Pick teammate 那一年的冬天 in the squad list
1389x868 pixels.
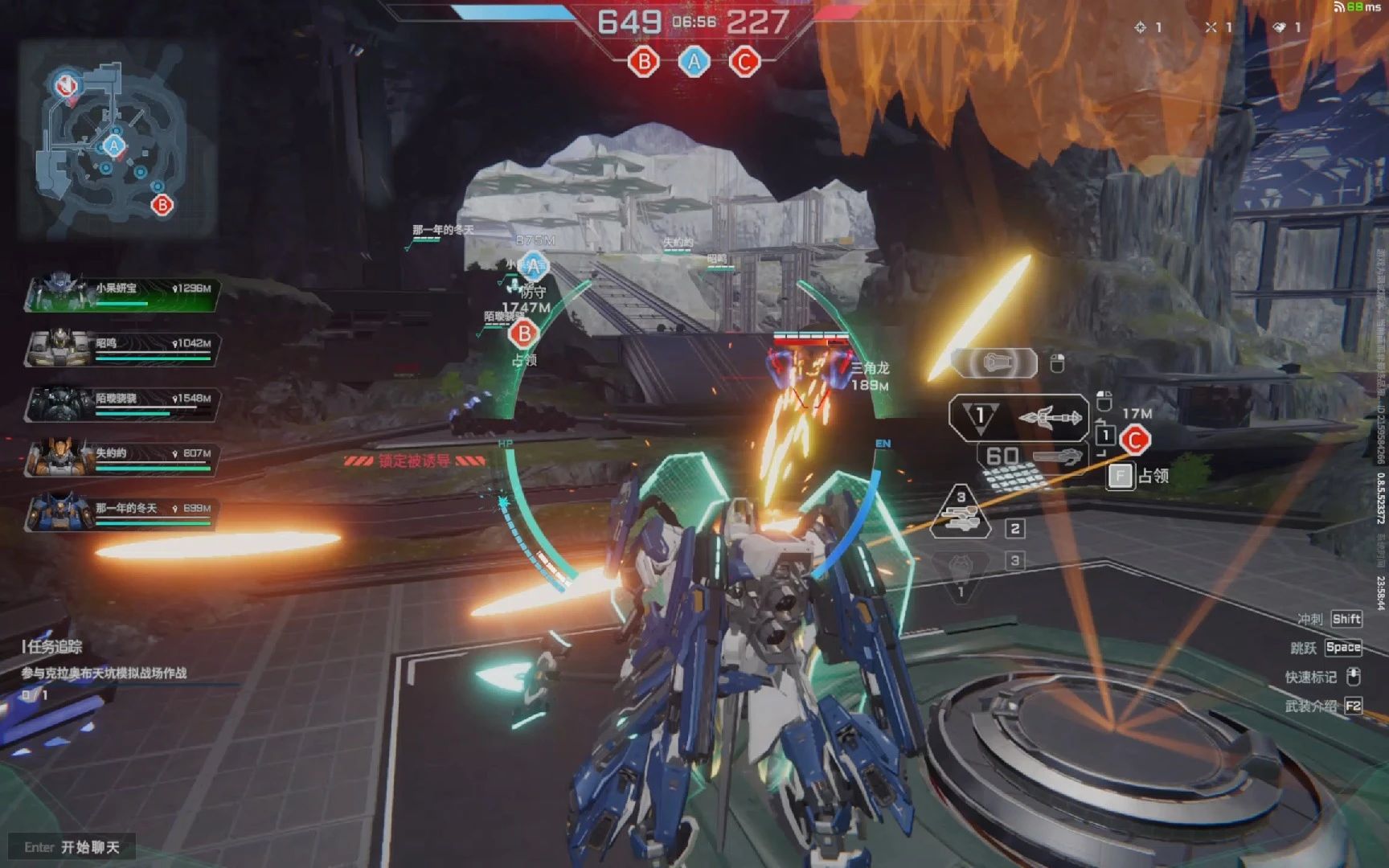point(122,514)
